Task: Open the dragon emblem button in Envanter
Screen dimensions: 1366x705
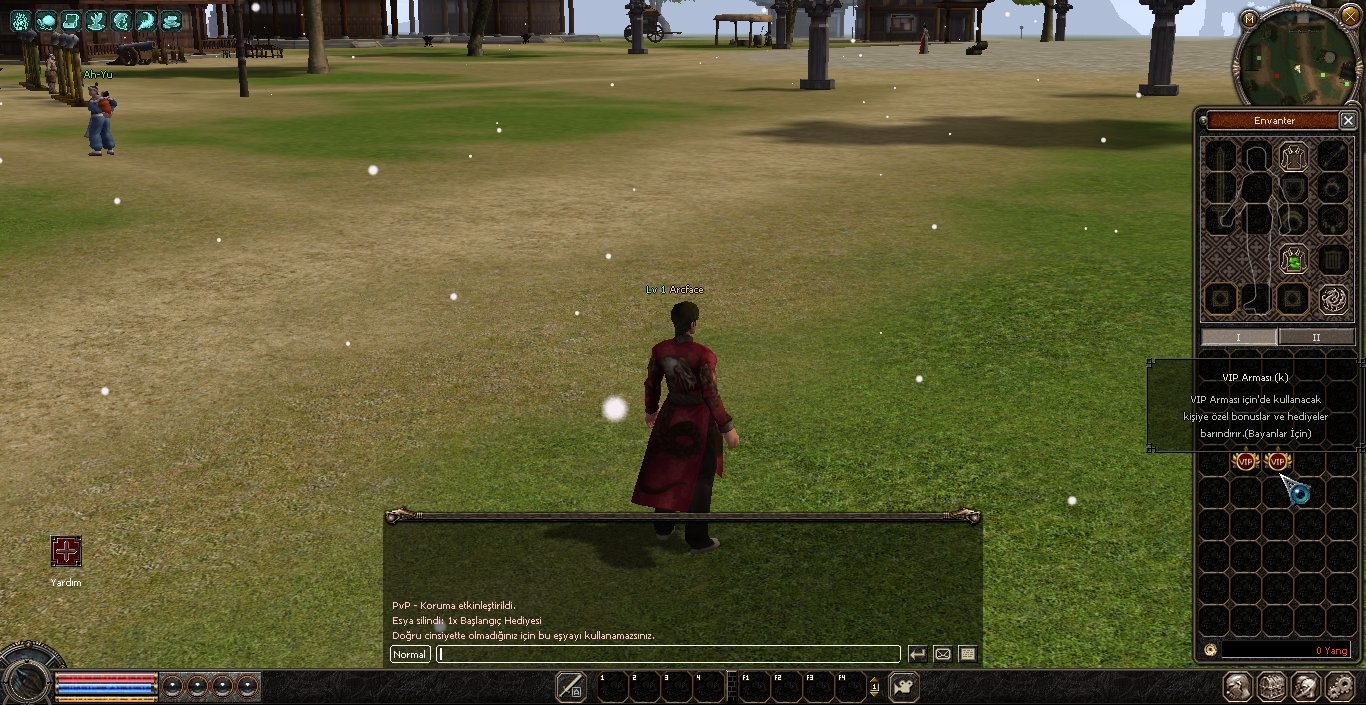Action: pyautogui.click(x=1332, y=298)
